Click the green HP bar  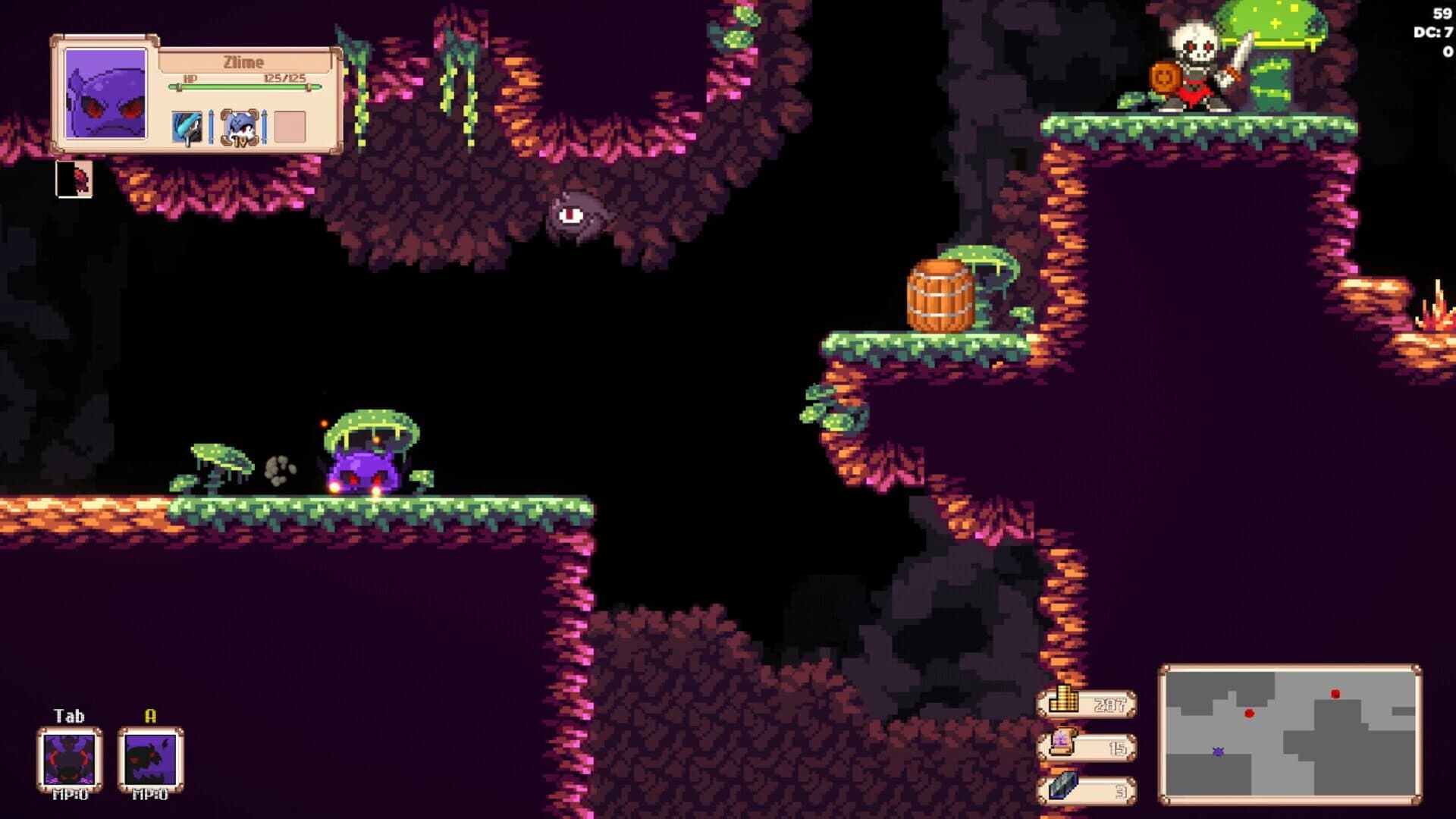[245, 86]
